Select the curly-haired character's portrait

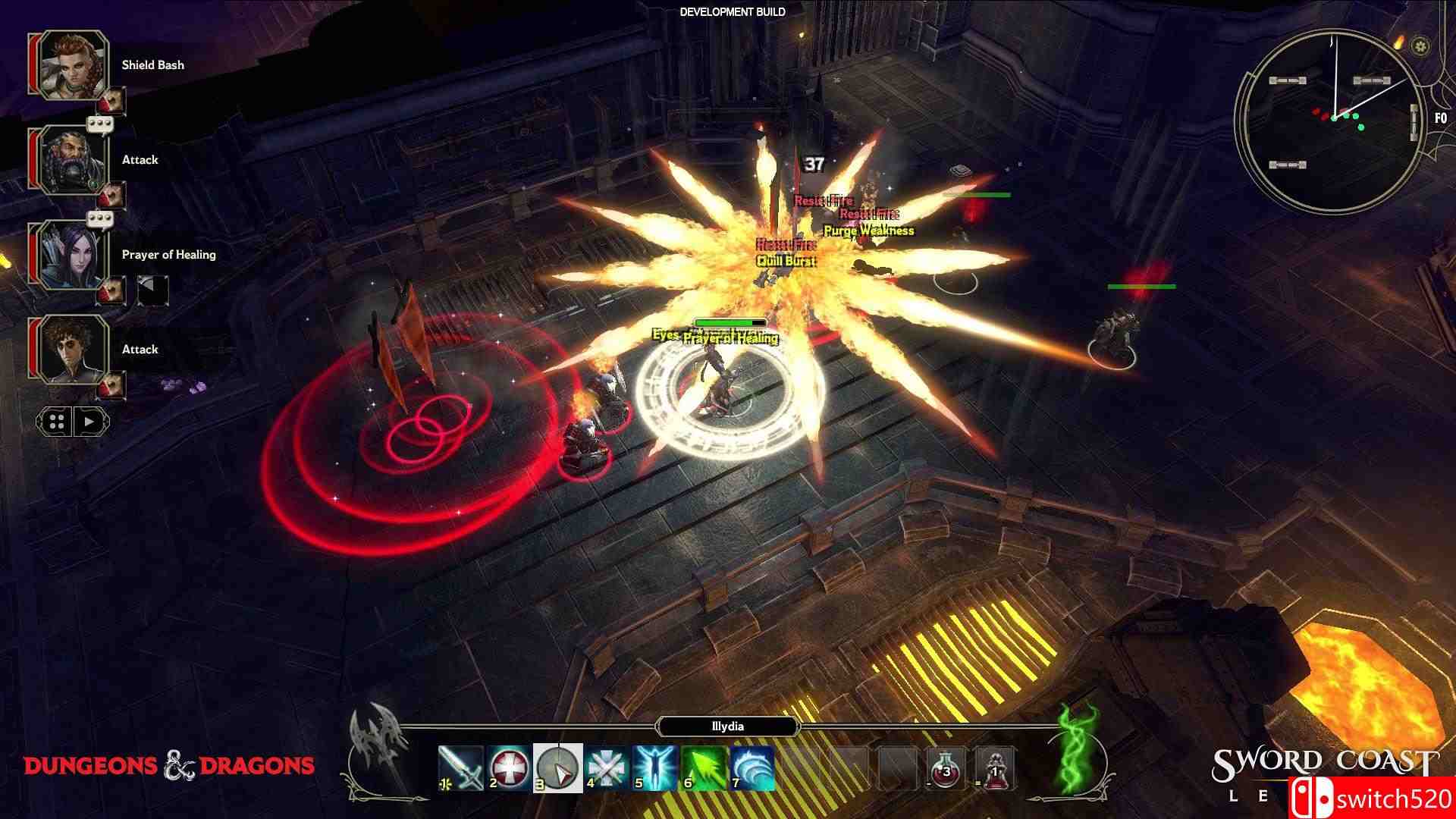tap(71, 351)
